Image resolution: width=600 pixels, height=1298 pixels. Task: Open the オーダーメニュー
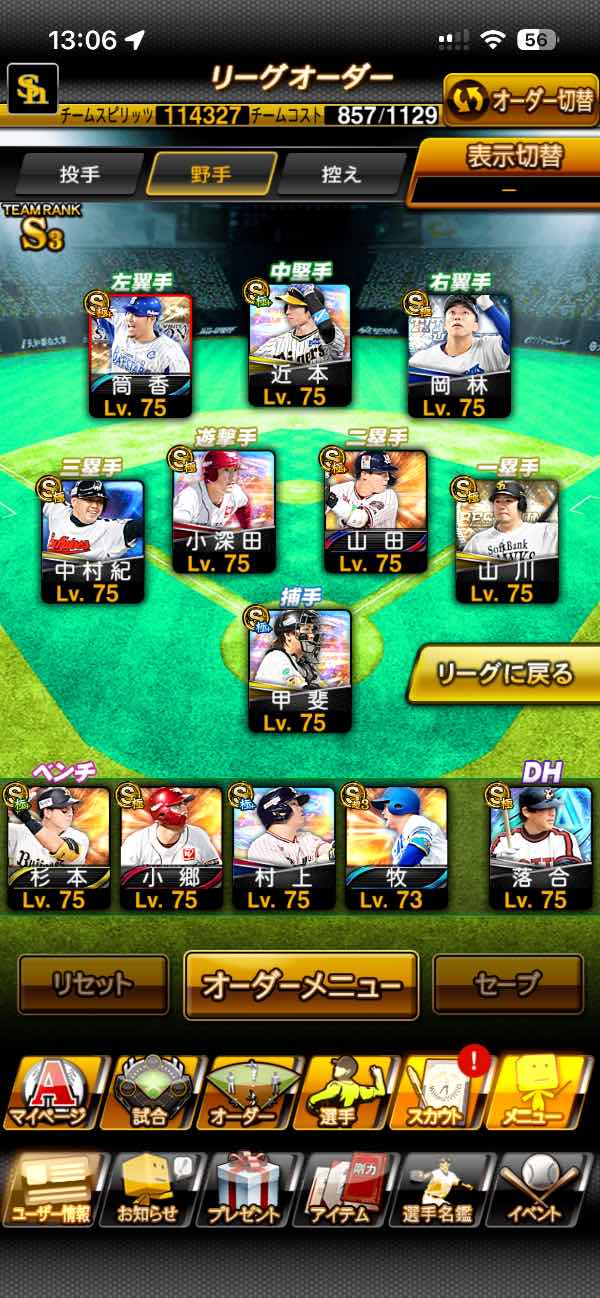pyautogui.click(x=300, y=985)
